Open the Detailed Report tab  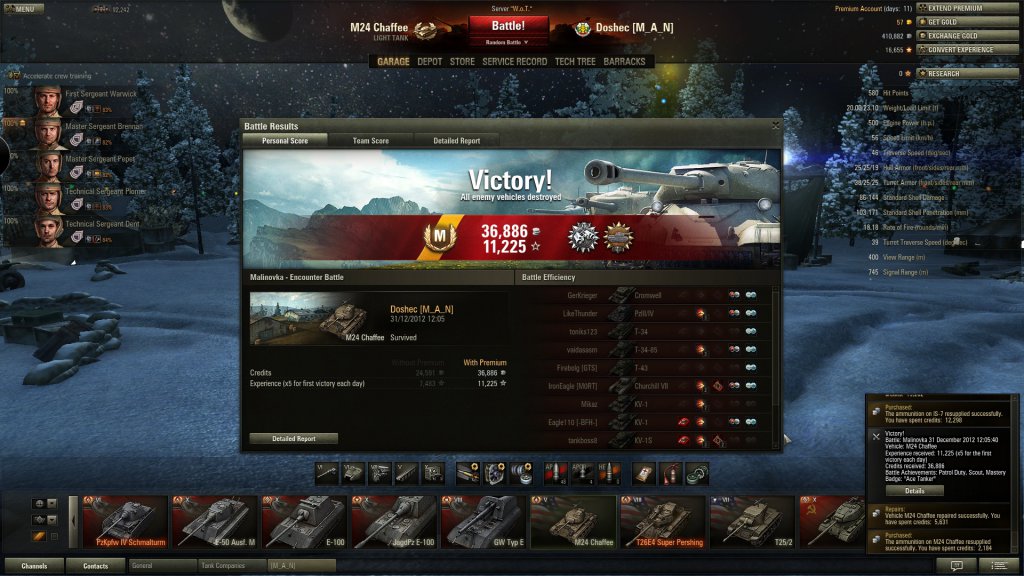click(456, 141)
